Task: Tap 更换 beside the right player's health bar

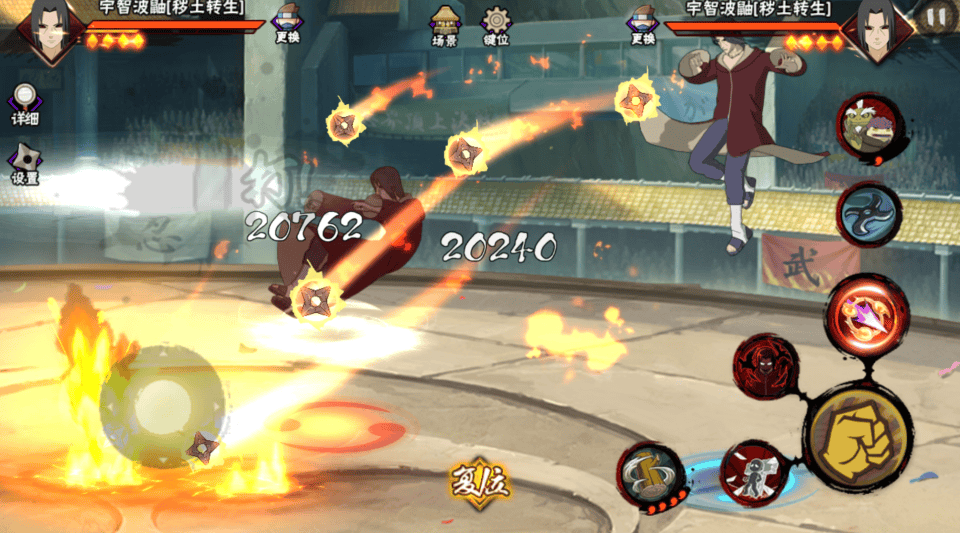Action: tap(642, 26)
